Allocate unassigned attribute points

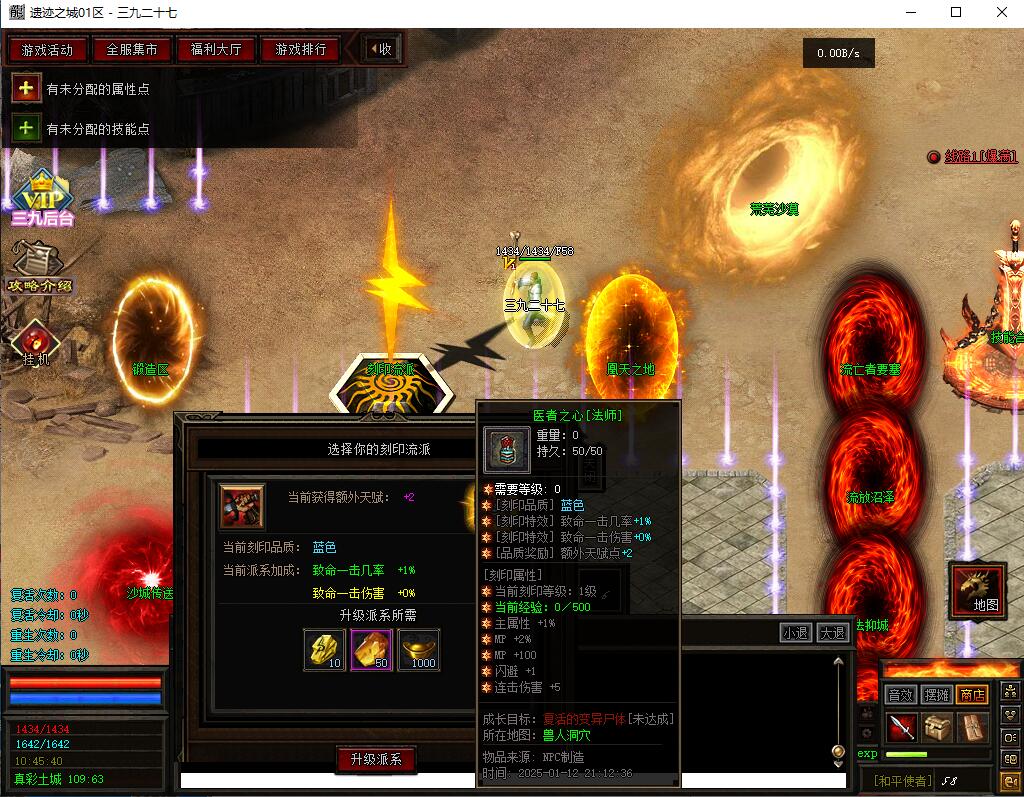pyautogui.click(x=25, y=89)
